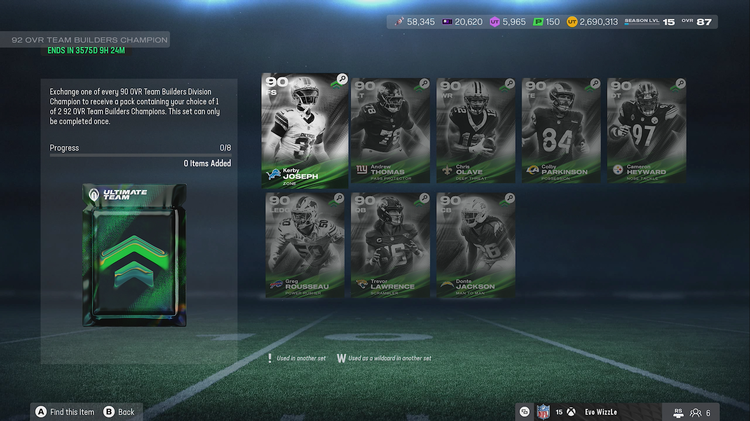
Task: Click the magnifier icon on Cameron Heyward's card
Action: 681,84
